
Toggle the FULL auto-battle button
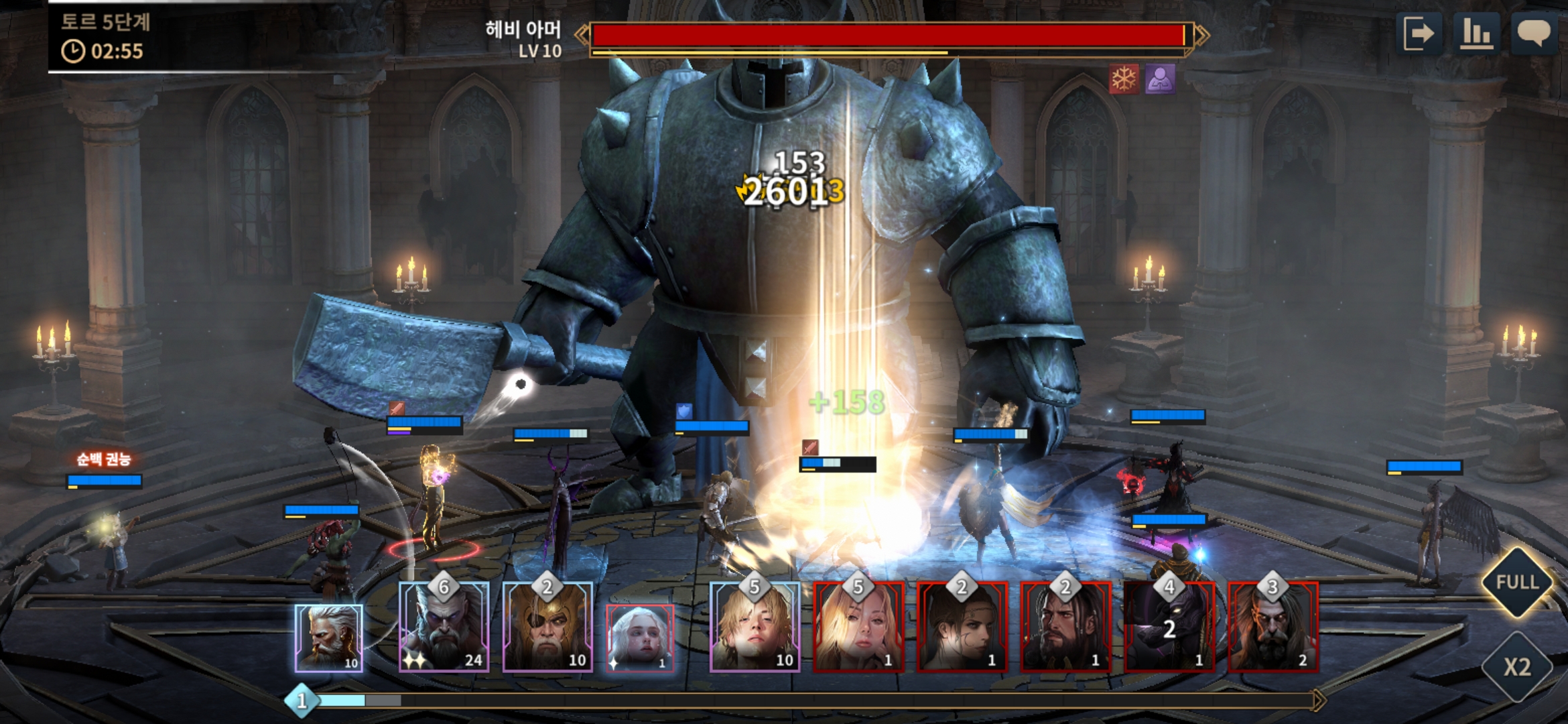(x=1517, y=582)
